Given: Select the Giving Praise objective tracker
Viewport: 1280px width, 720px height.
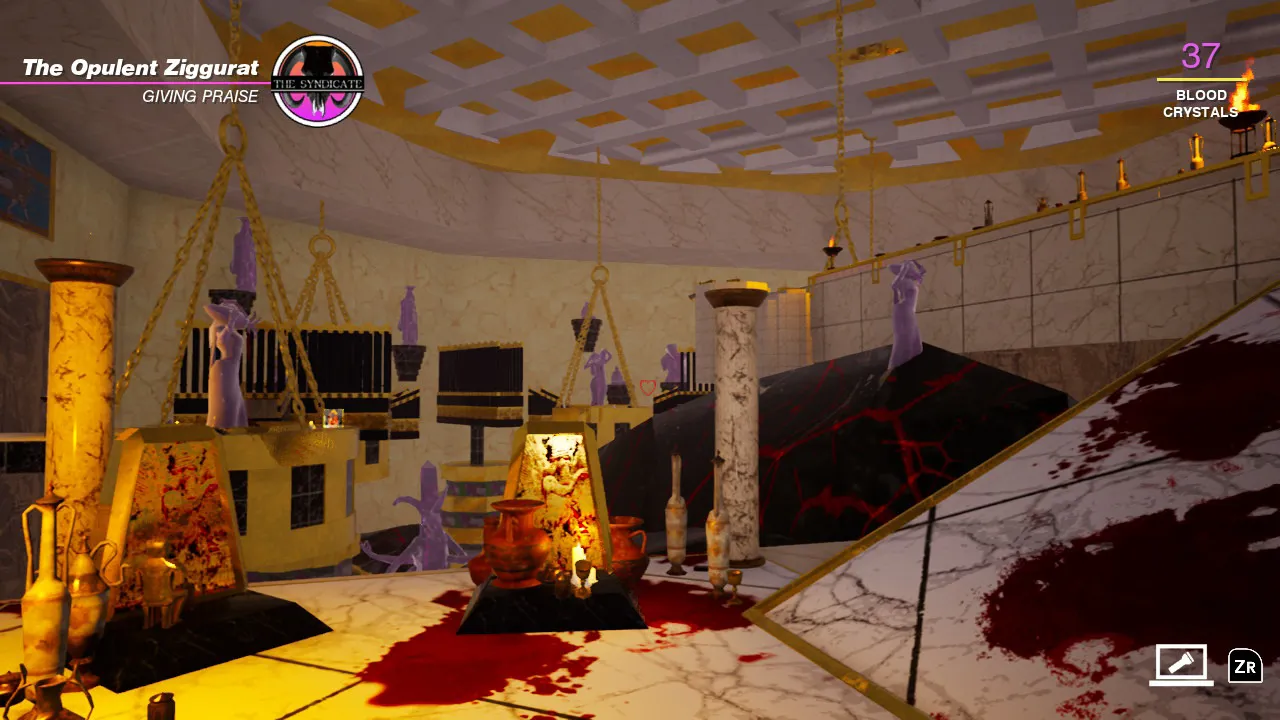Looking at the screenshot, I should pos(200,97).
